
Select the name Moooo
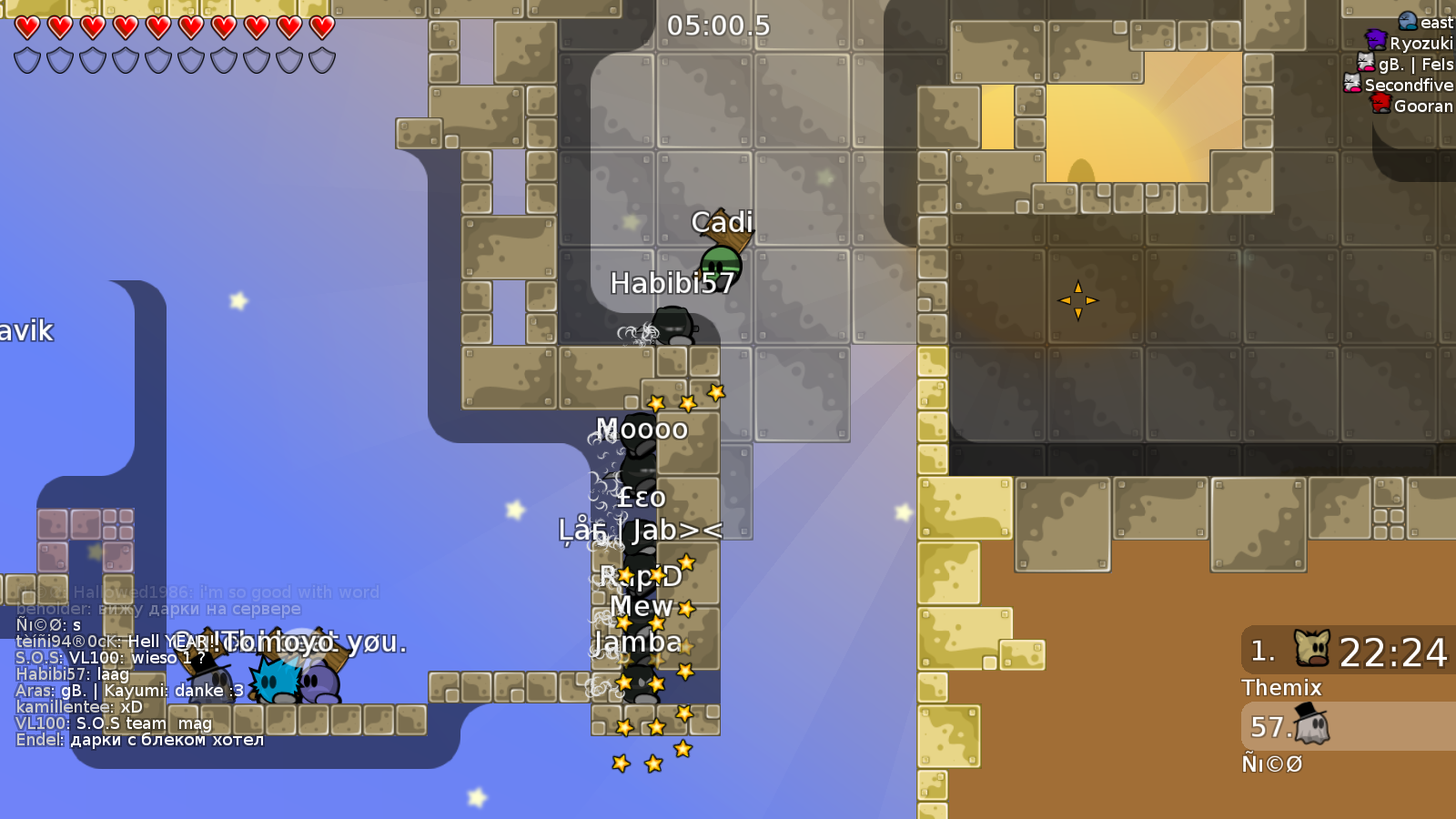pos(642,430)
